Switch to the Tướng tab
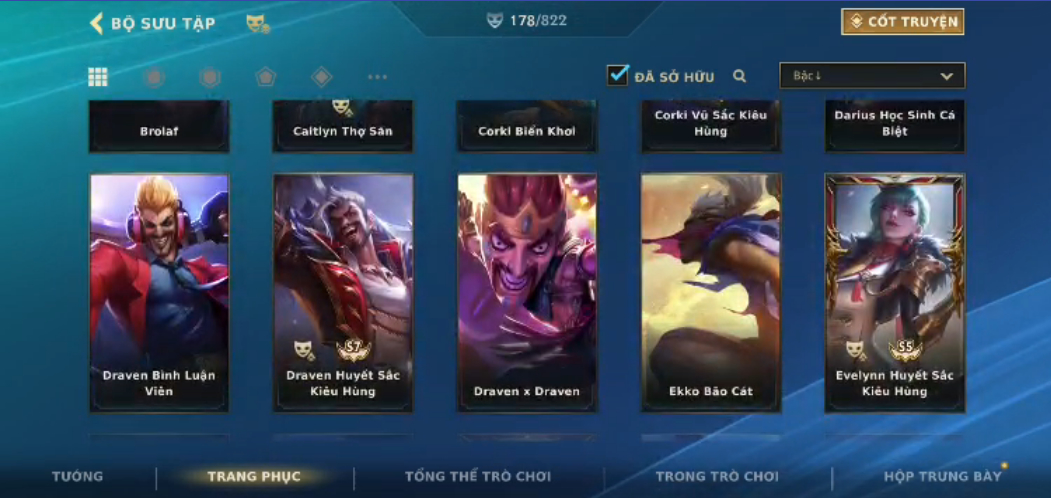The width and height of the screenshot is (1051, 498). pyautogui.click(x=77, y=476)
